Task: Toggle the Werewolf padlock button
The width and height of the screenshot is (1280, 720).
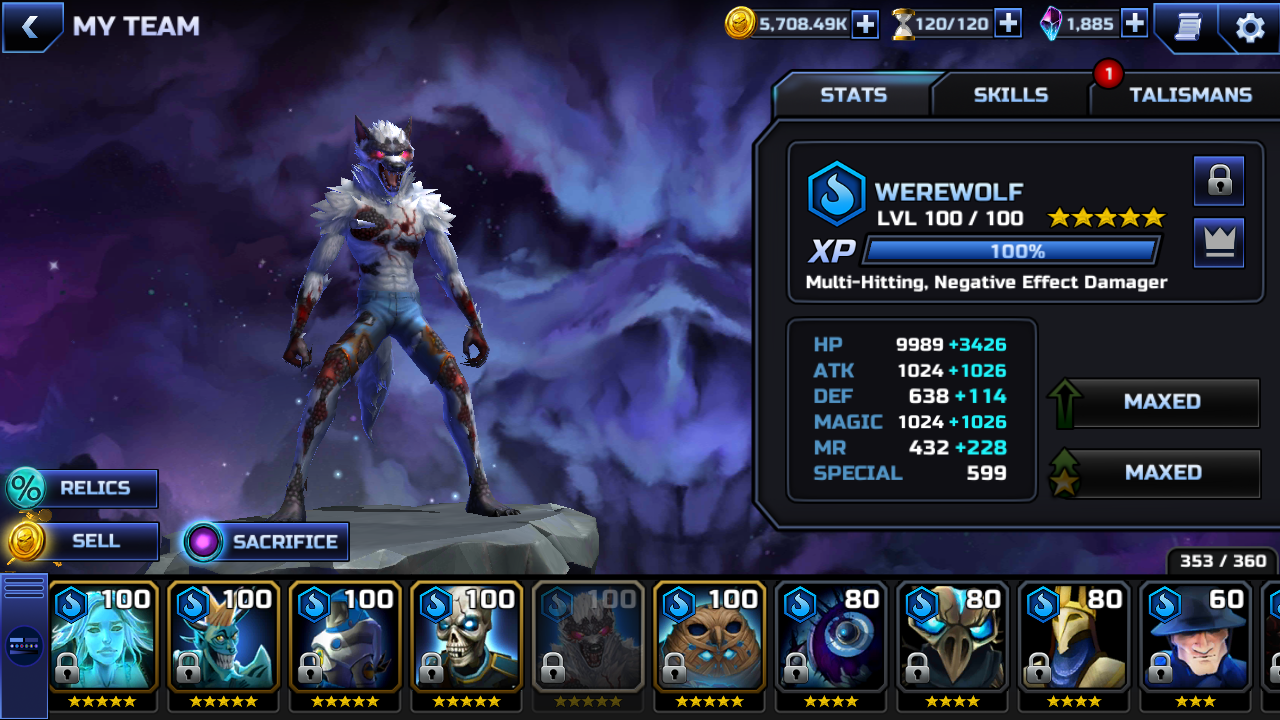Action: 1219,181
